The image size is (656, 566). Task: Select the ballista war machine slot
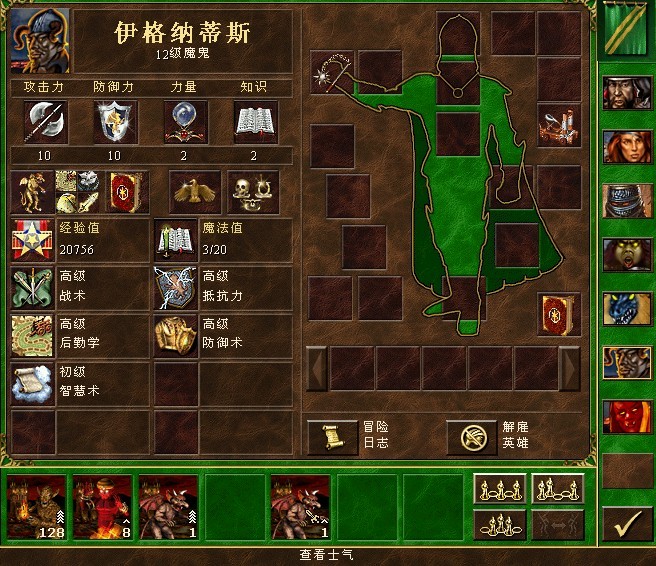559,126
